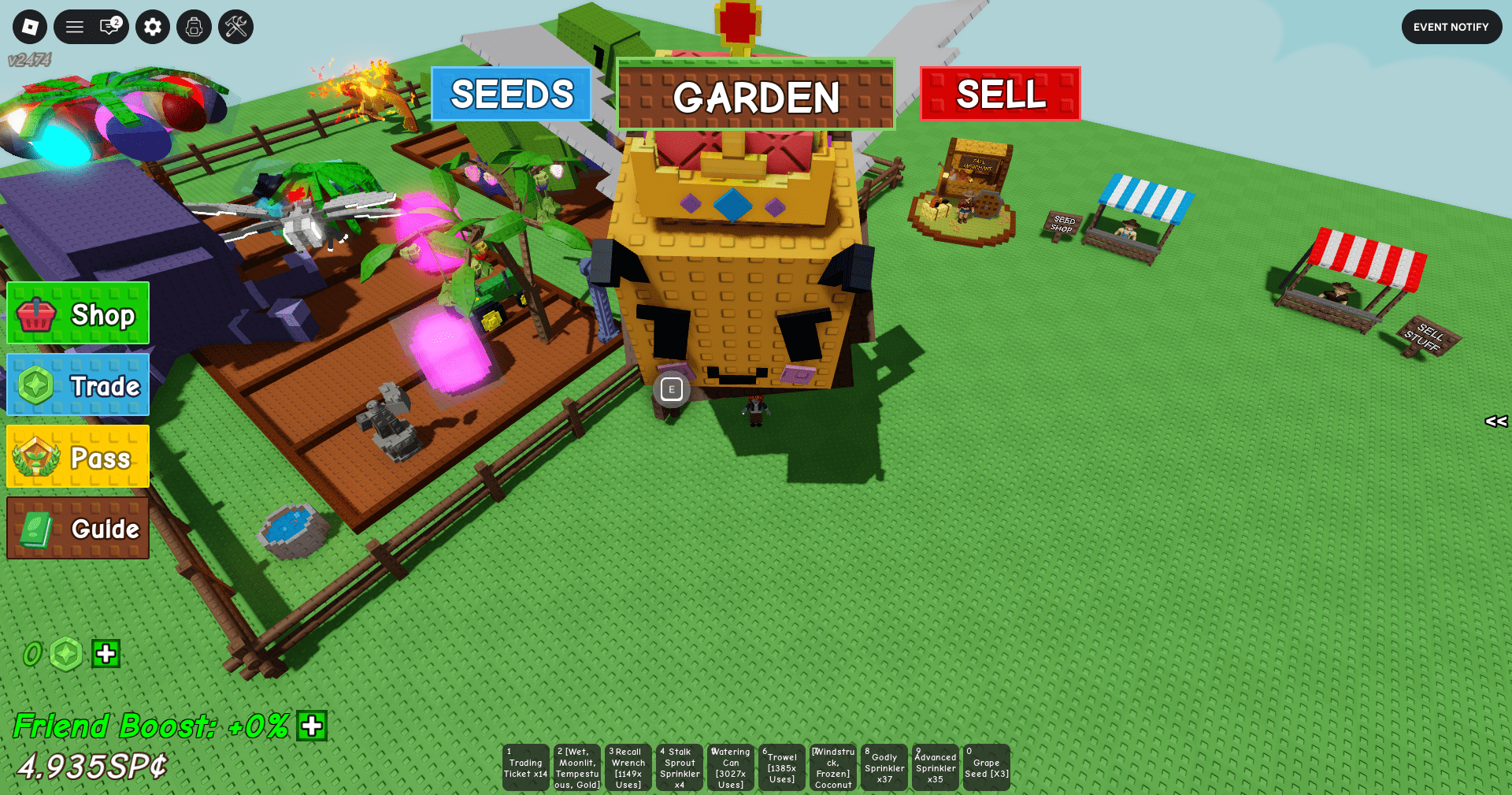Open the Shop panel
Image resolution: width=1512 pixels, height=795 pixels.
(76, 313)
